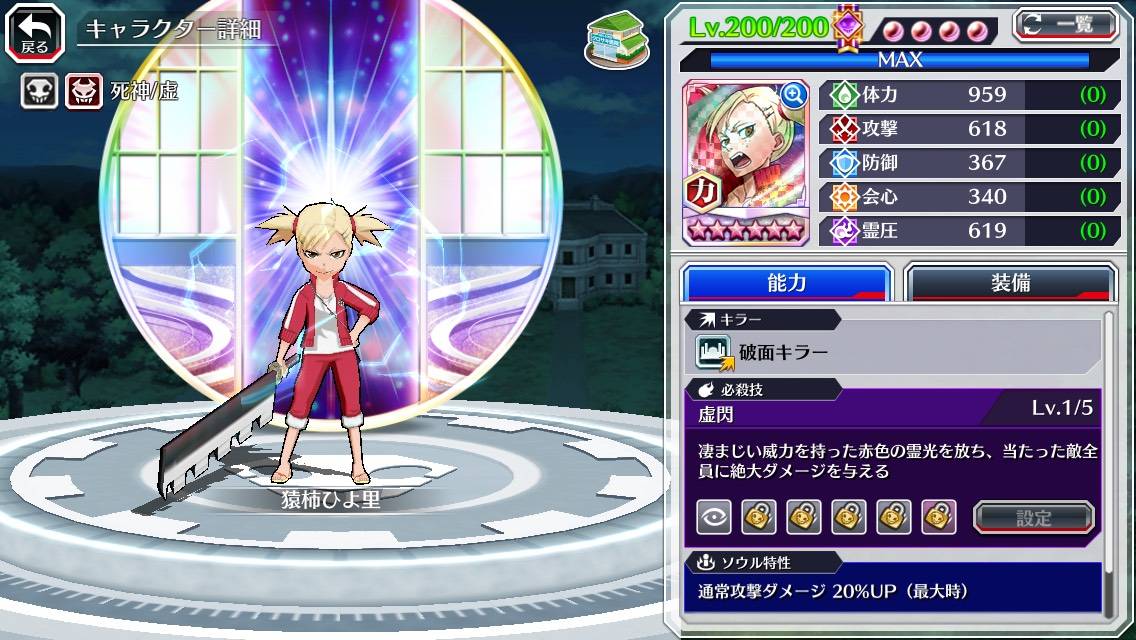Select the 能力 ability tab
Viewport: 1136px width, 640px height.
(x=786, y=283)
